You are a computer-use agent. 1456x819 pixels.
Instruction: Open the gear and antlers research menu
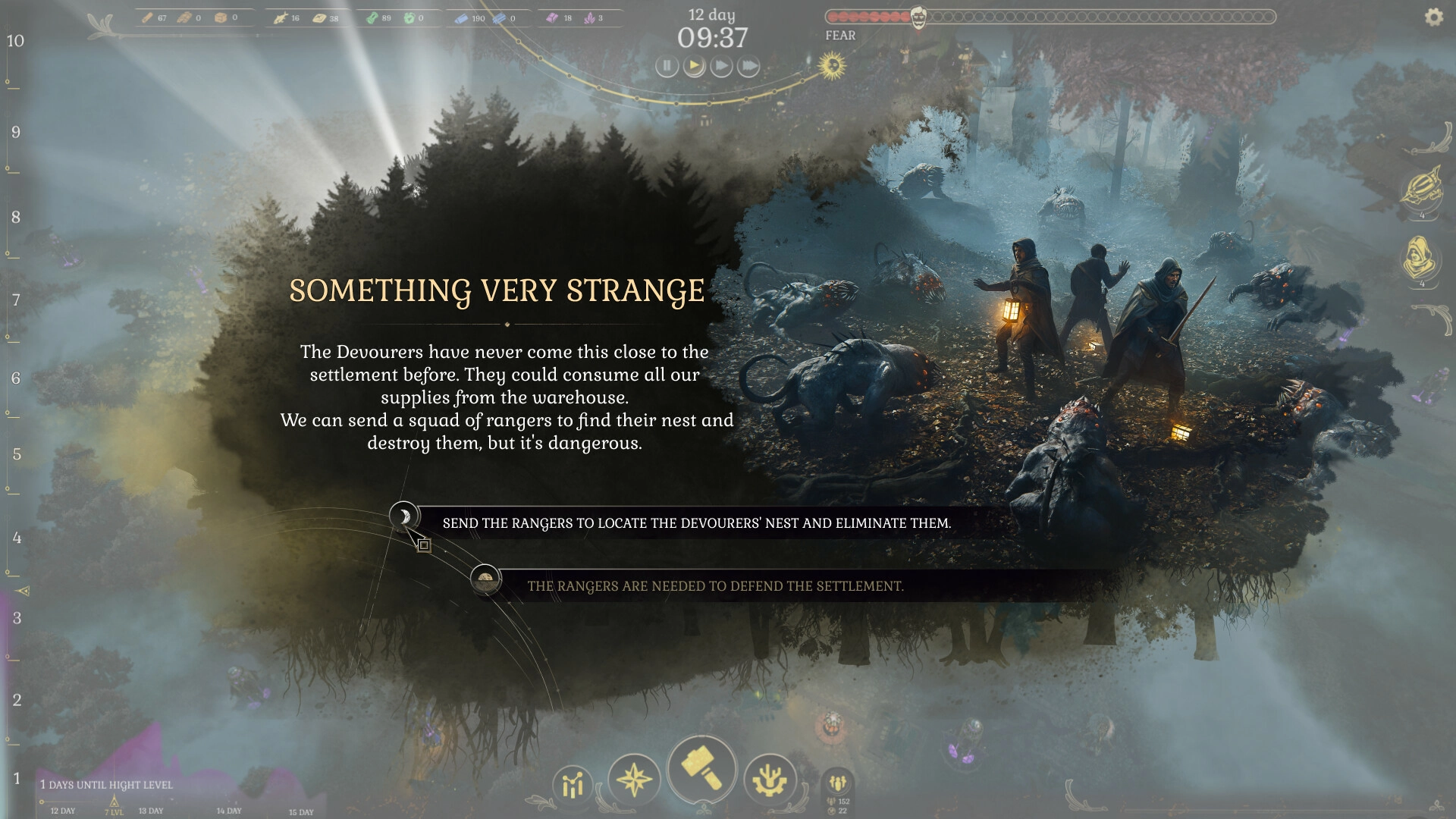pyautogui.click(x=770, y=780)
